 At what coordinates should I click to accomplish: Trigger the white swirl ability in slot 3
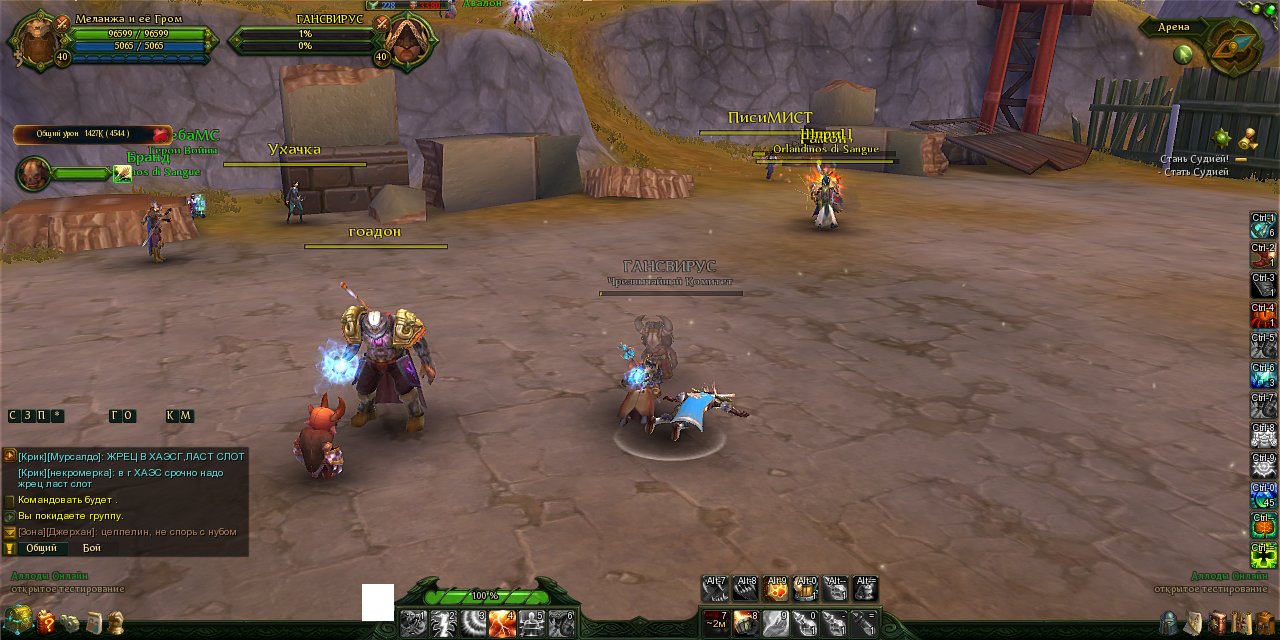(473, 623)
